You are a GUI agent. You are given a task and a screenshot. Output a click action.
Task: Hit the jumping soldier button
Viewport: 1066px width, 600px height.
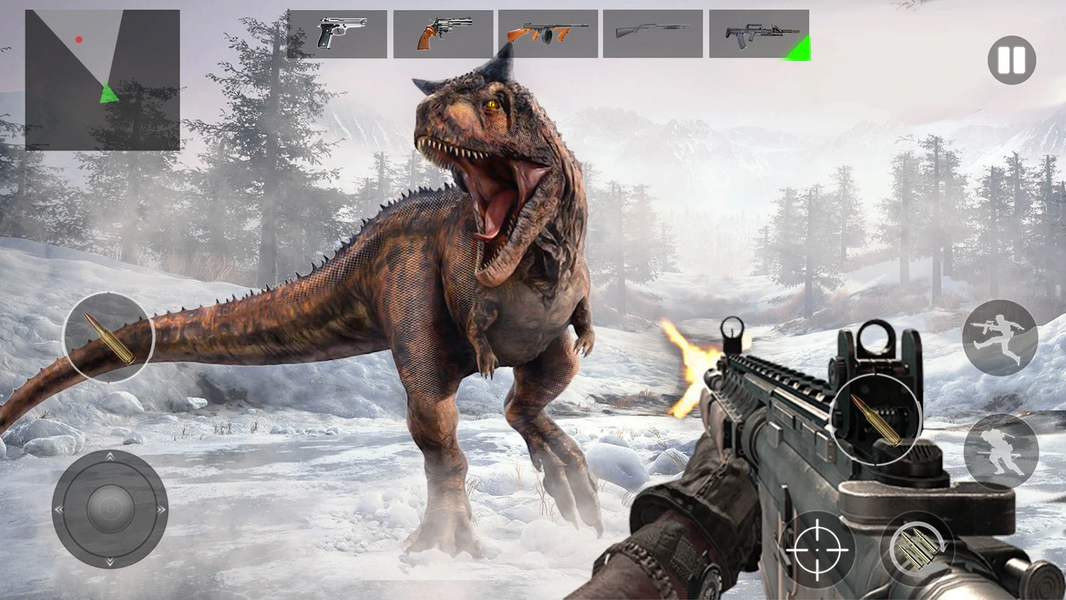pos(999,338)
